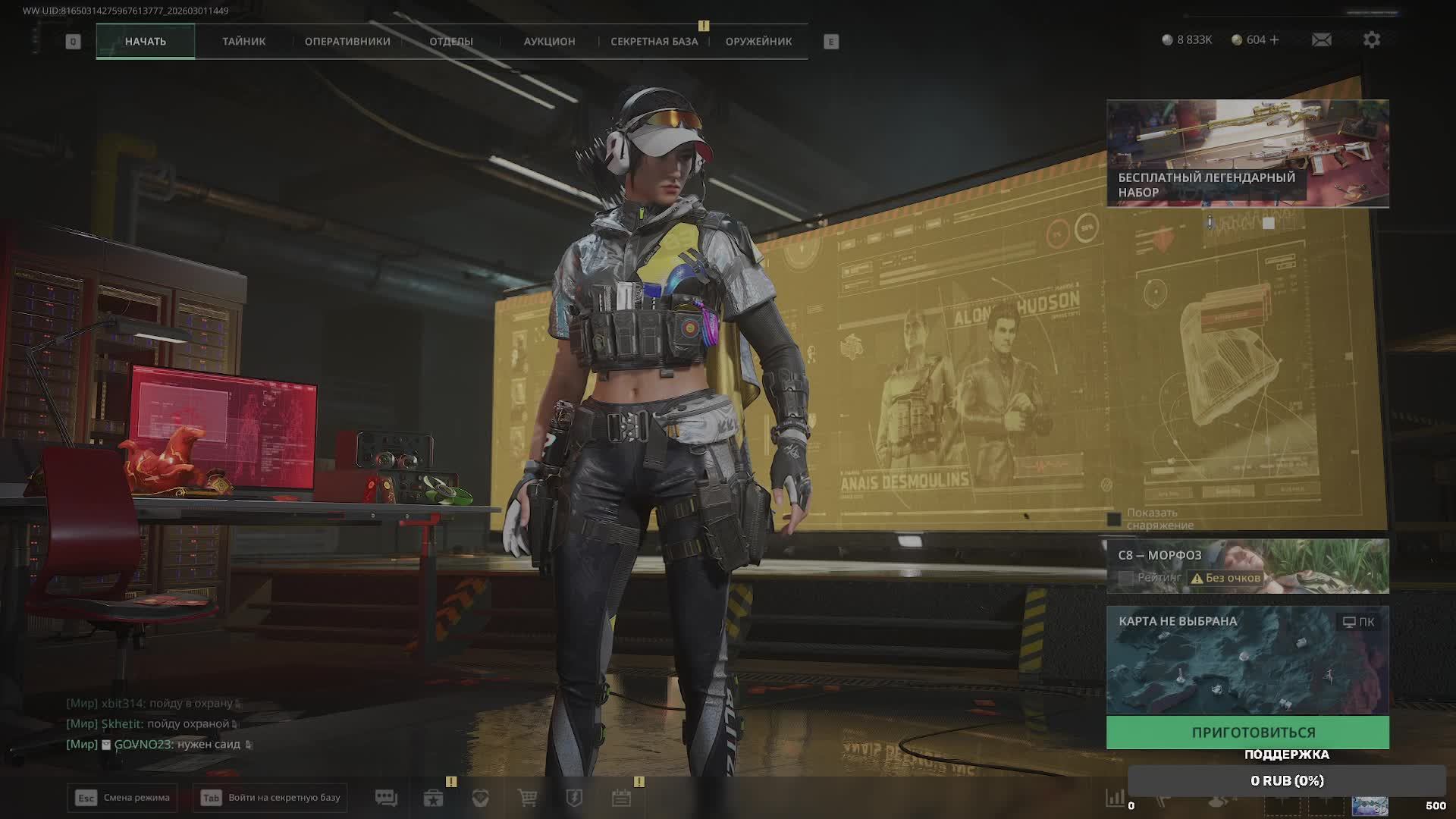Viewport: 1456px width, 819px height.
Task: Open the ОРУЖЕЙНИК tab
Action: (x=758, y=42)
